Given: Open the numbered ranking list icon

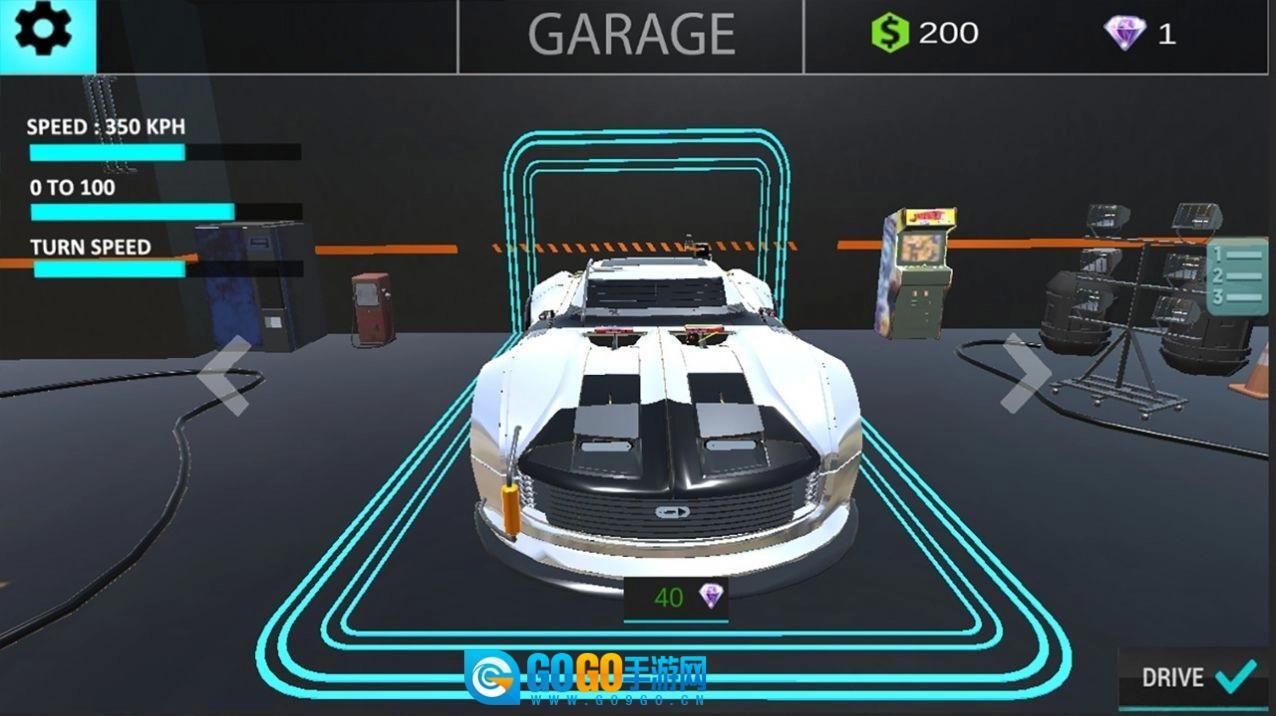Looking at the screenshot, I should pyautogui.click(x=1236, y=277).
